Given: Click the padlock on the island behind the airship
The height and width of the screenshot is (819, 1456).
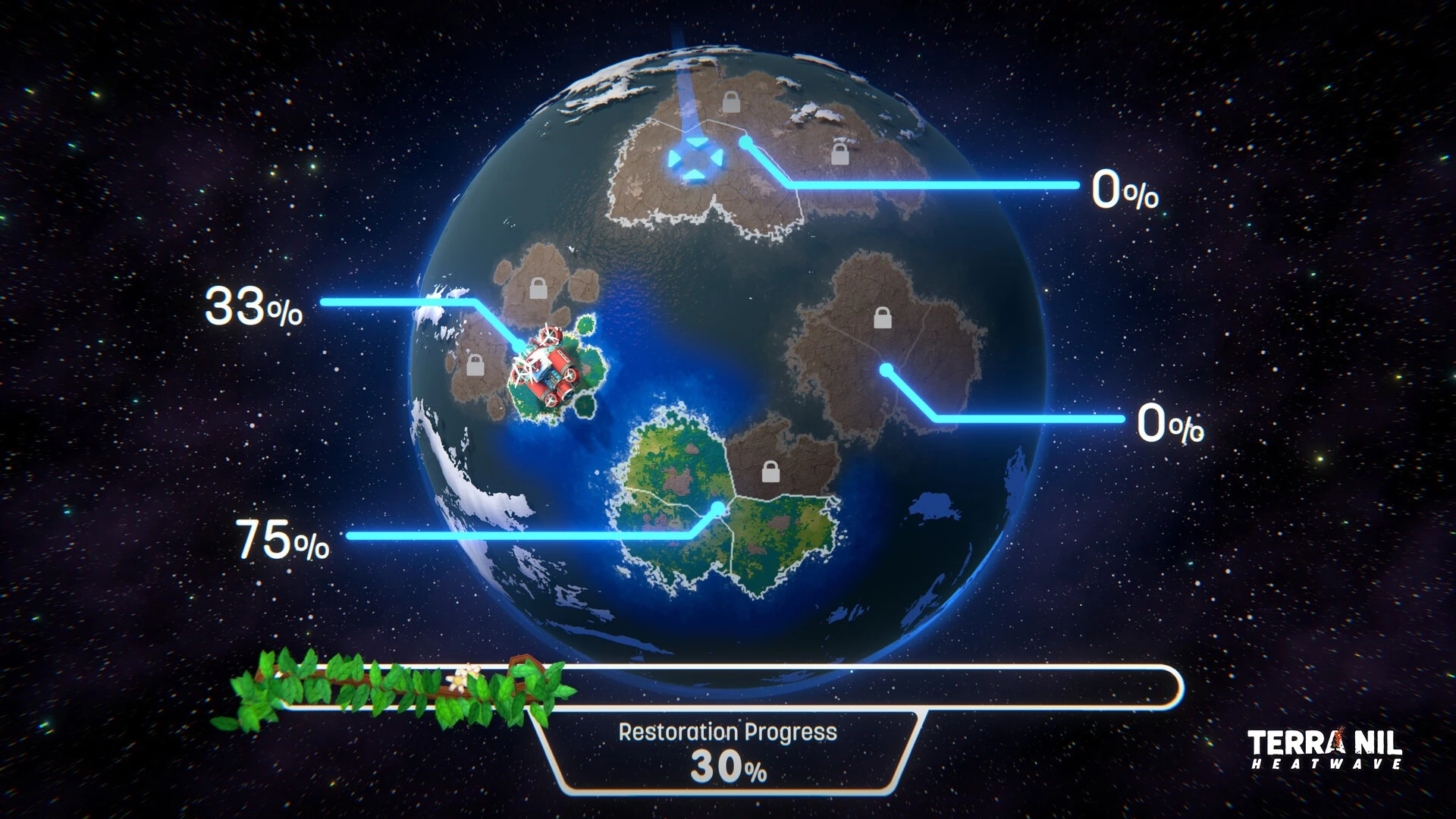Looking at the screenshot, I should [475, 365].
